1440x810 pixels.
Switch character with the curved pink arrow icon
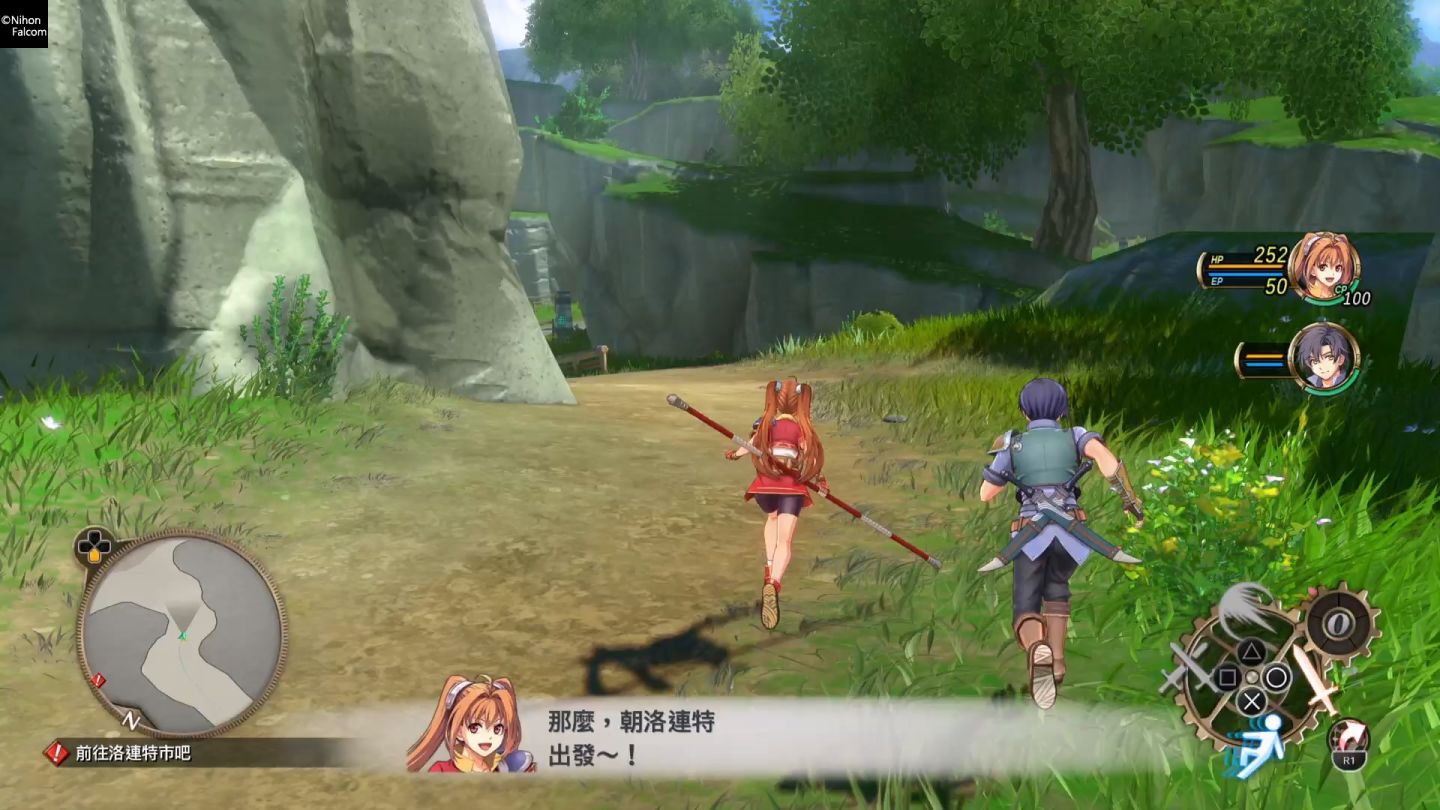(1349, 738)
